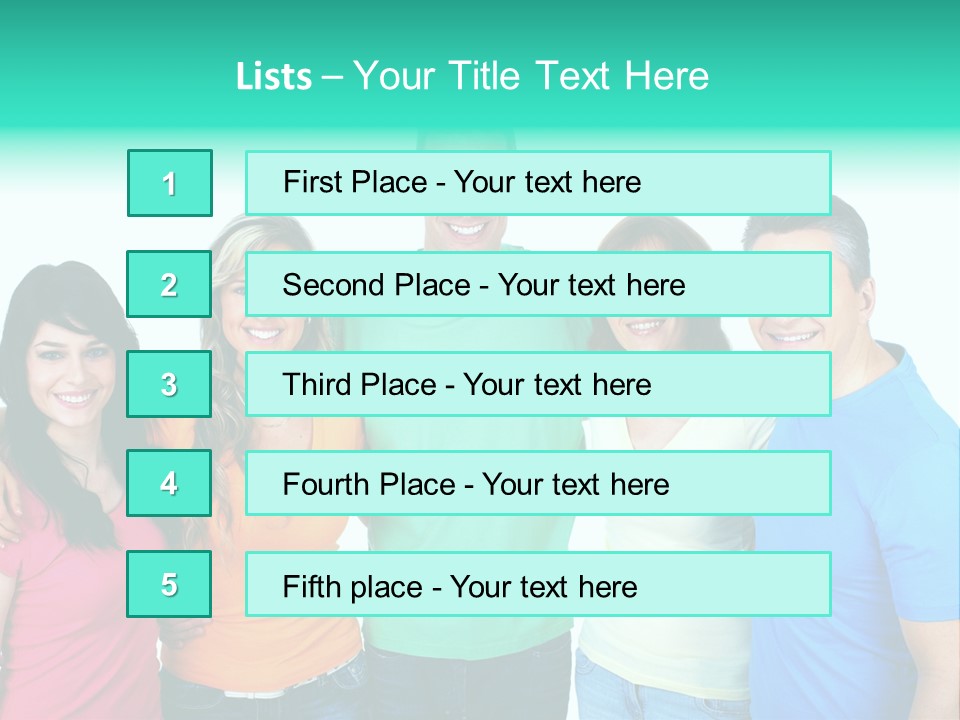Select the number 4 box

(169, 483)
